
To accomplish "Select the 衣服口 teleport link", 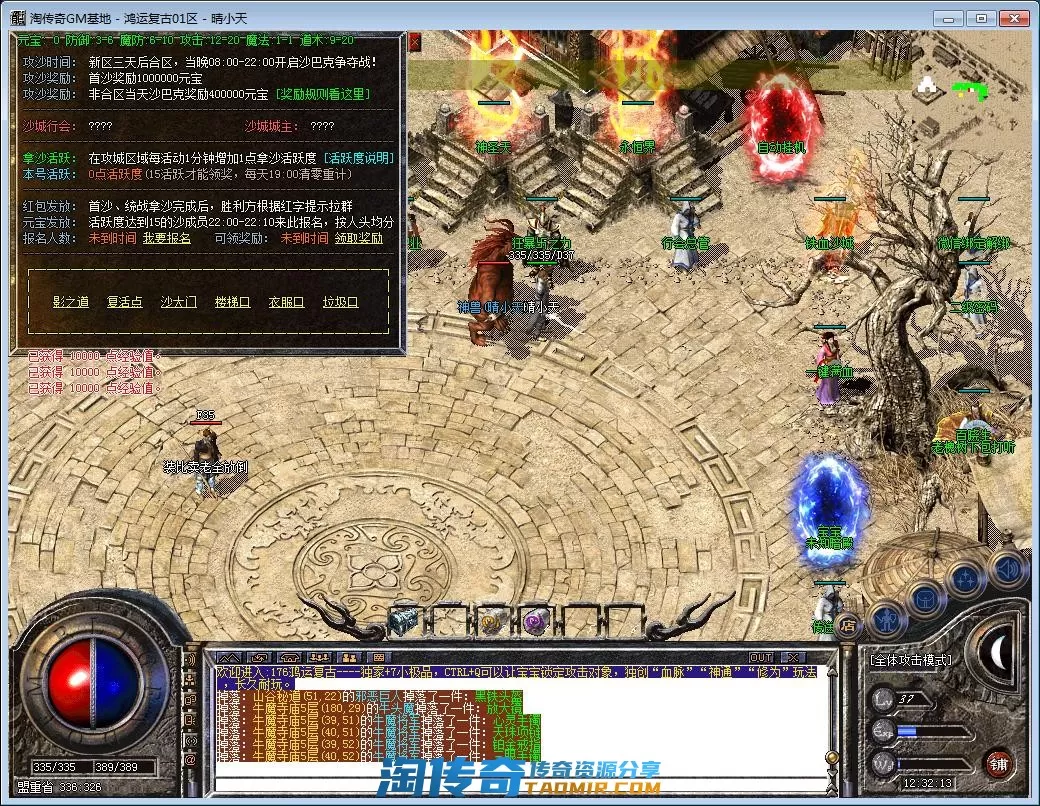I will point(286,302).
